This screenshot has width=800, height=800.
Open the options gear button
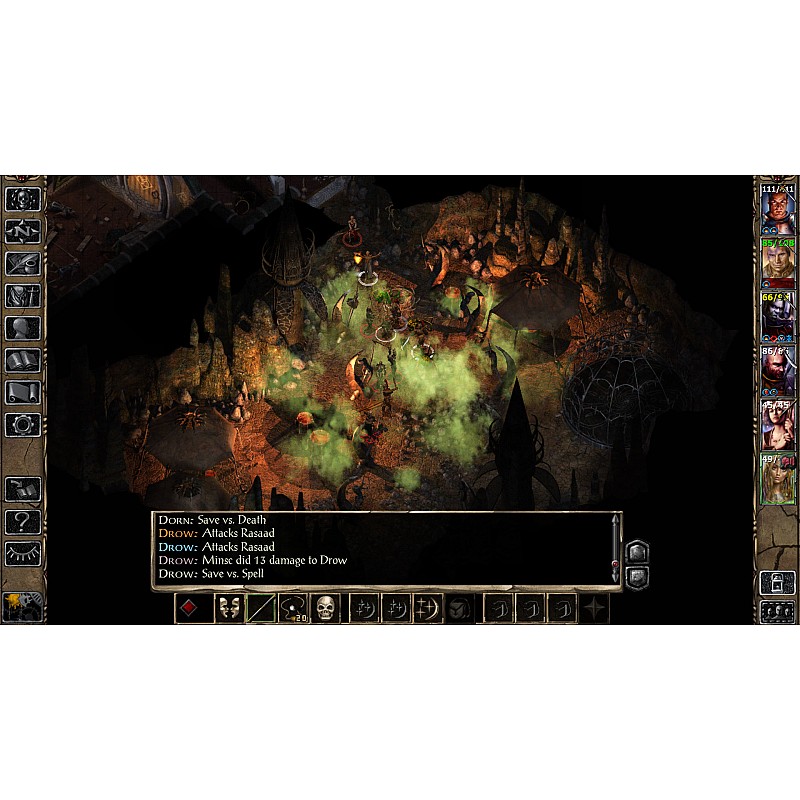click(22, 423)
